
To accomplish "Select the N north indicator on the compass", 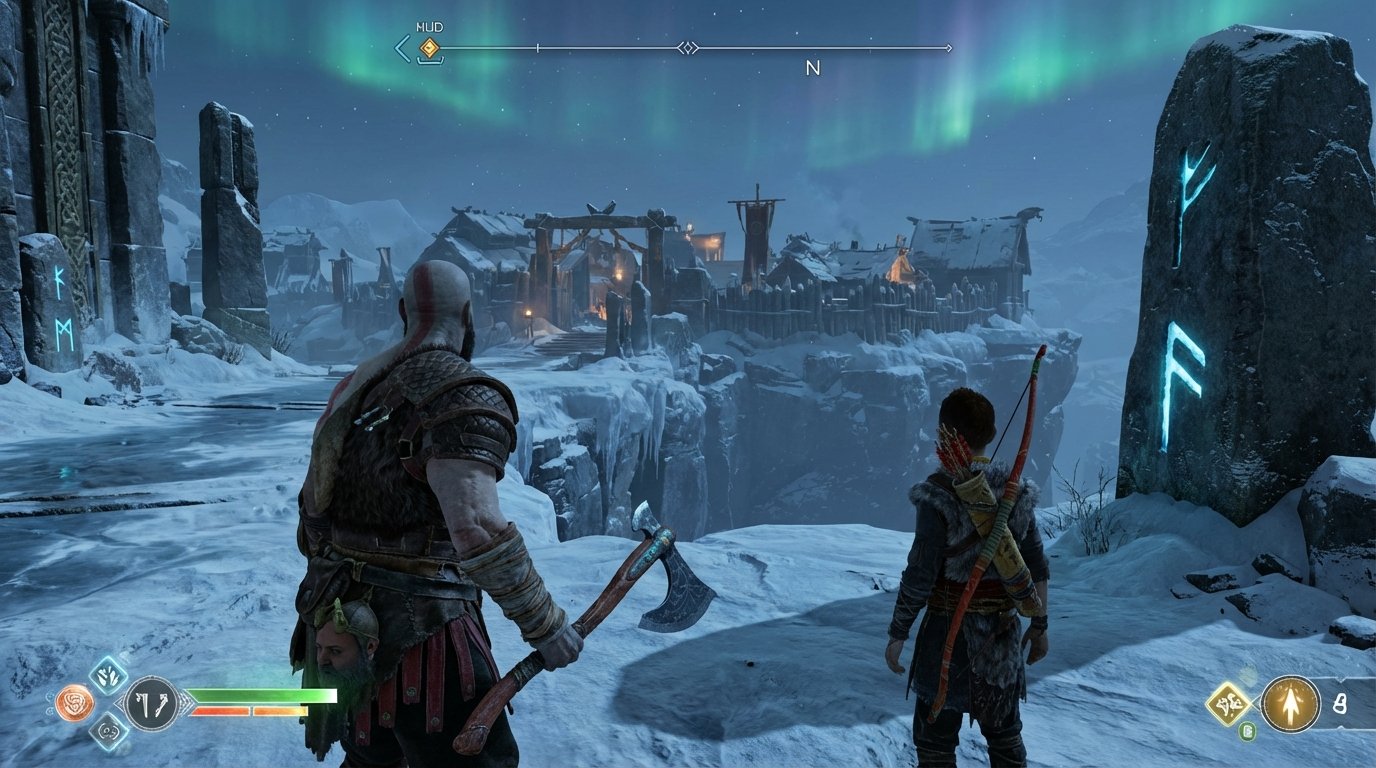I will pos(812,66).
